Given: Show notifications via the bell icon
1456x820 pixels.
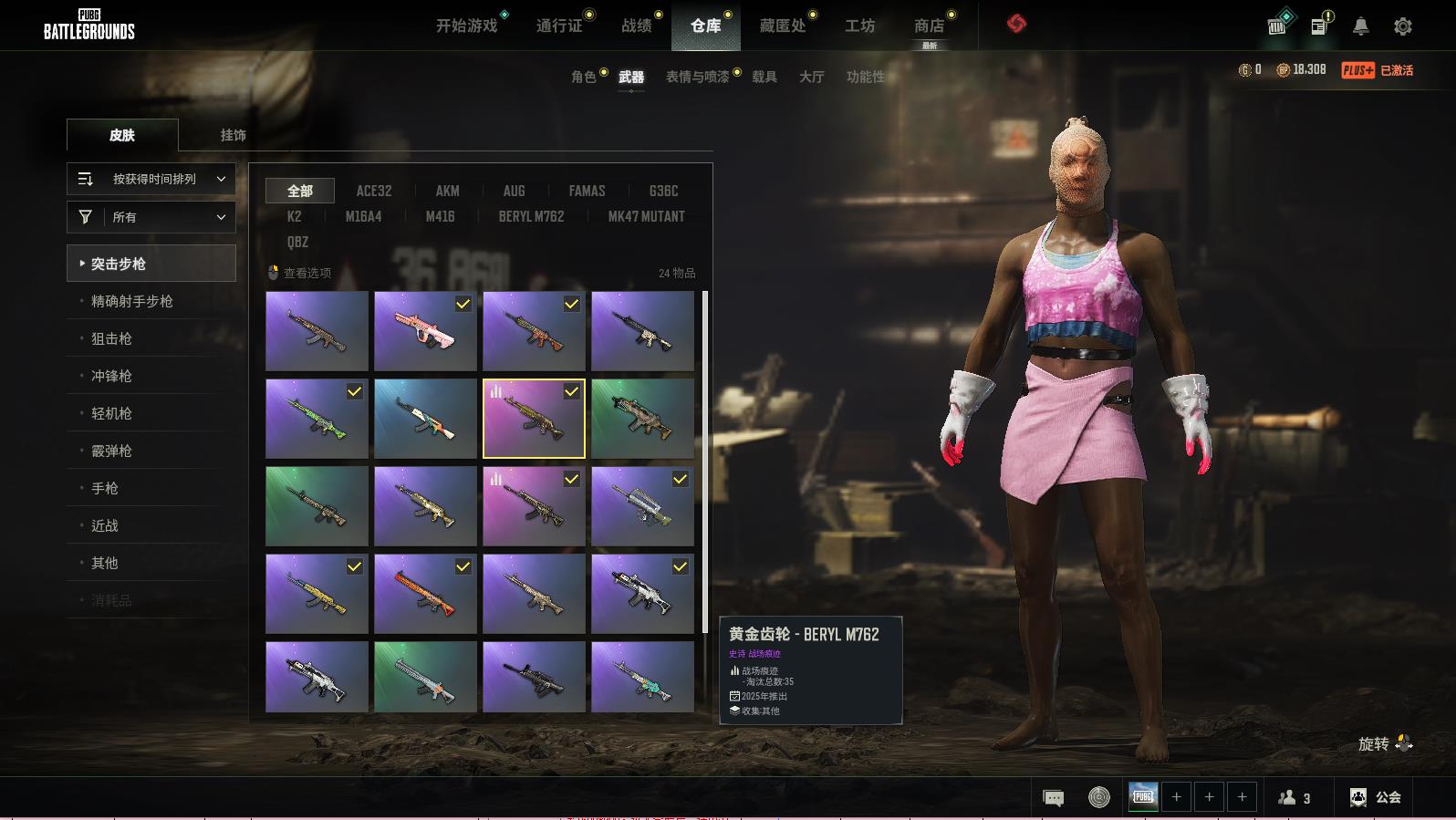Looking at the screenshot, I should click(1360, 26).
